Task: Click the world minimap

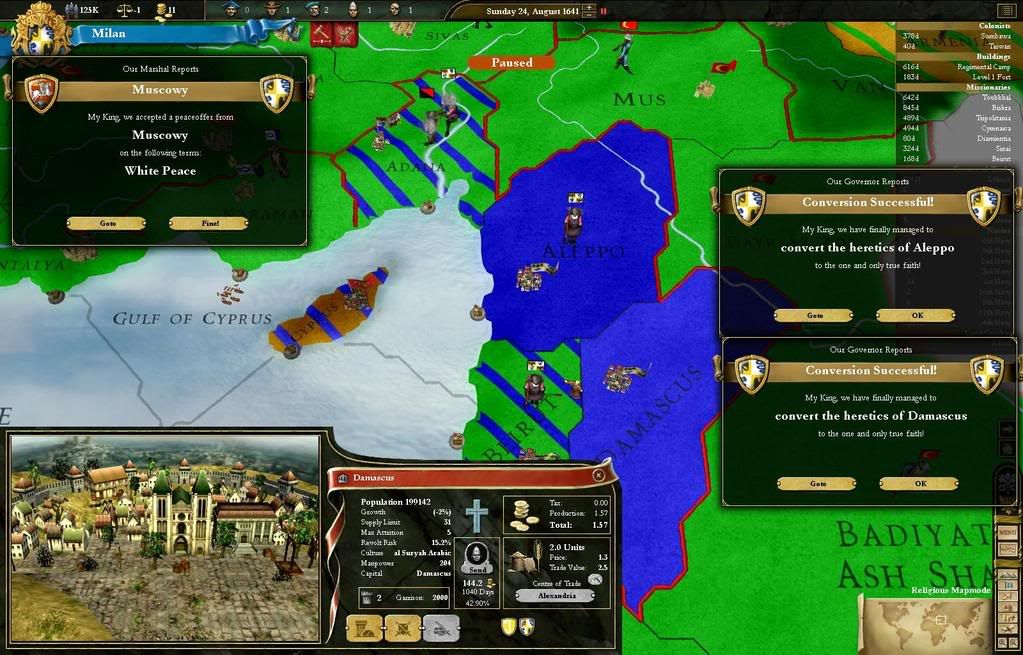Action: pos(925,621)
